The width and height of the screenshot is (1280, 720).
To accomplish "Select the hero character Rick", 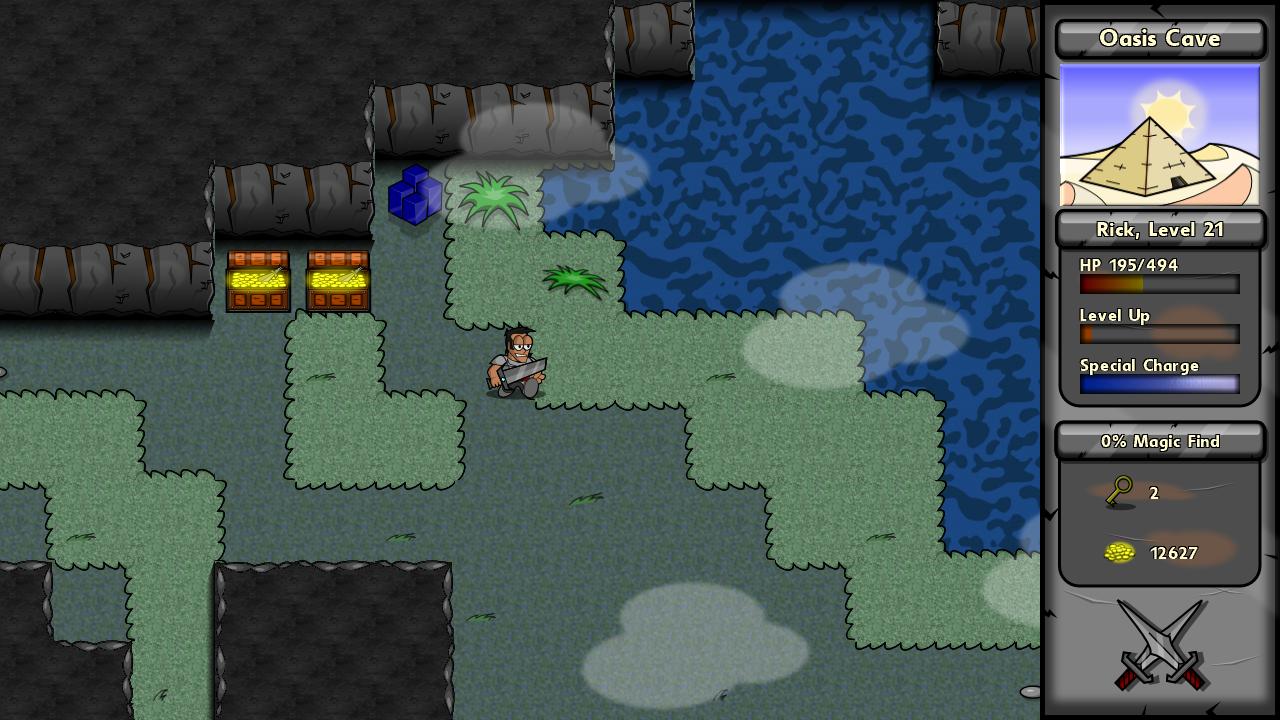I will click(517, 362).
